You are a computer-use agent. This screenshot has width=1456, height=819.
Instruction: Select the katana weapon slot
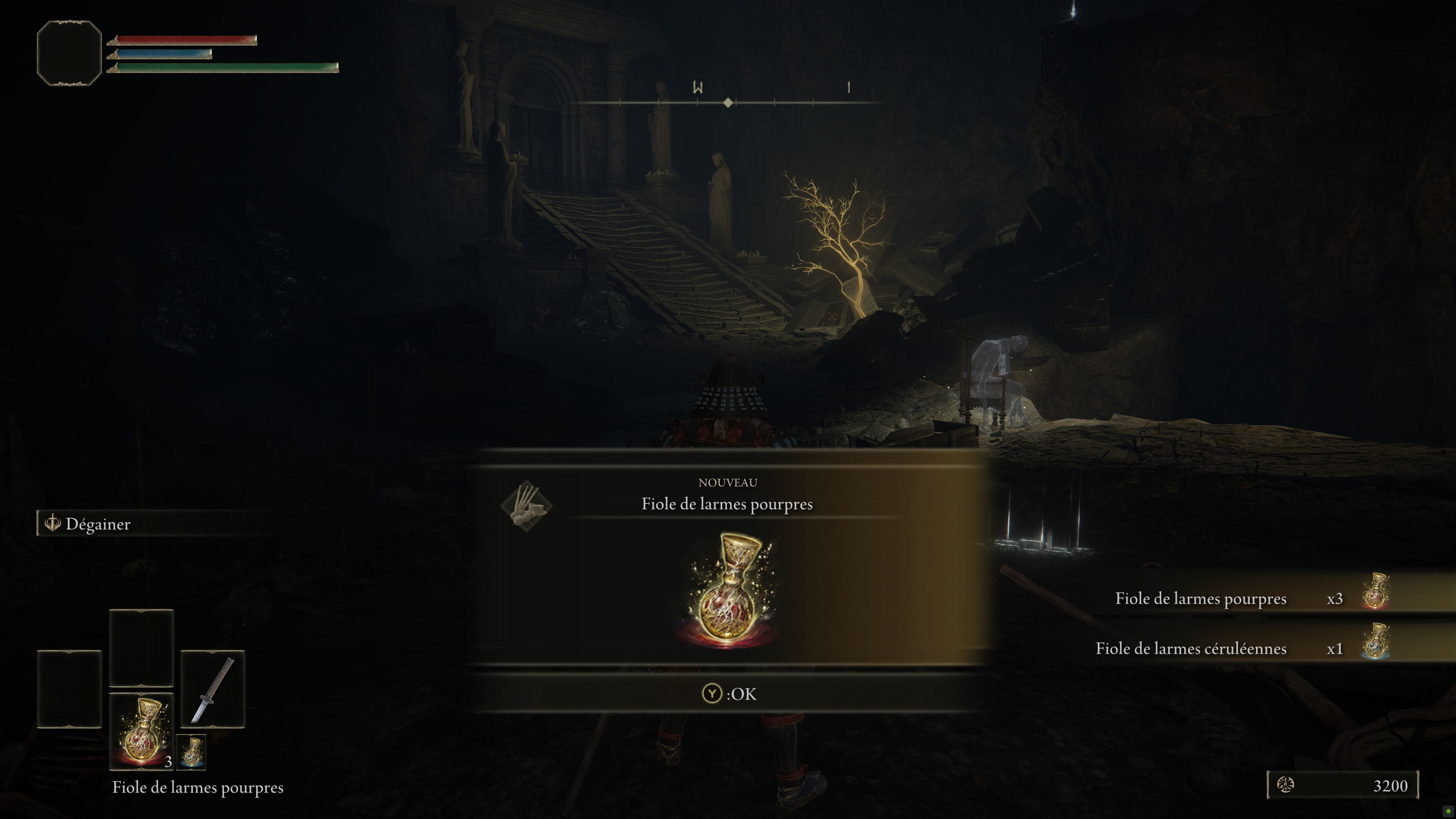click(x=212, y=689)
